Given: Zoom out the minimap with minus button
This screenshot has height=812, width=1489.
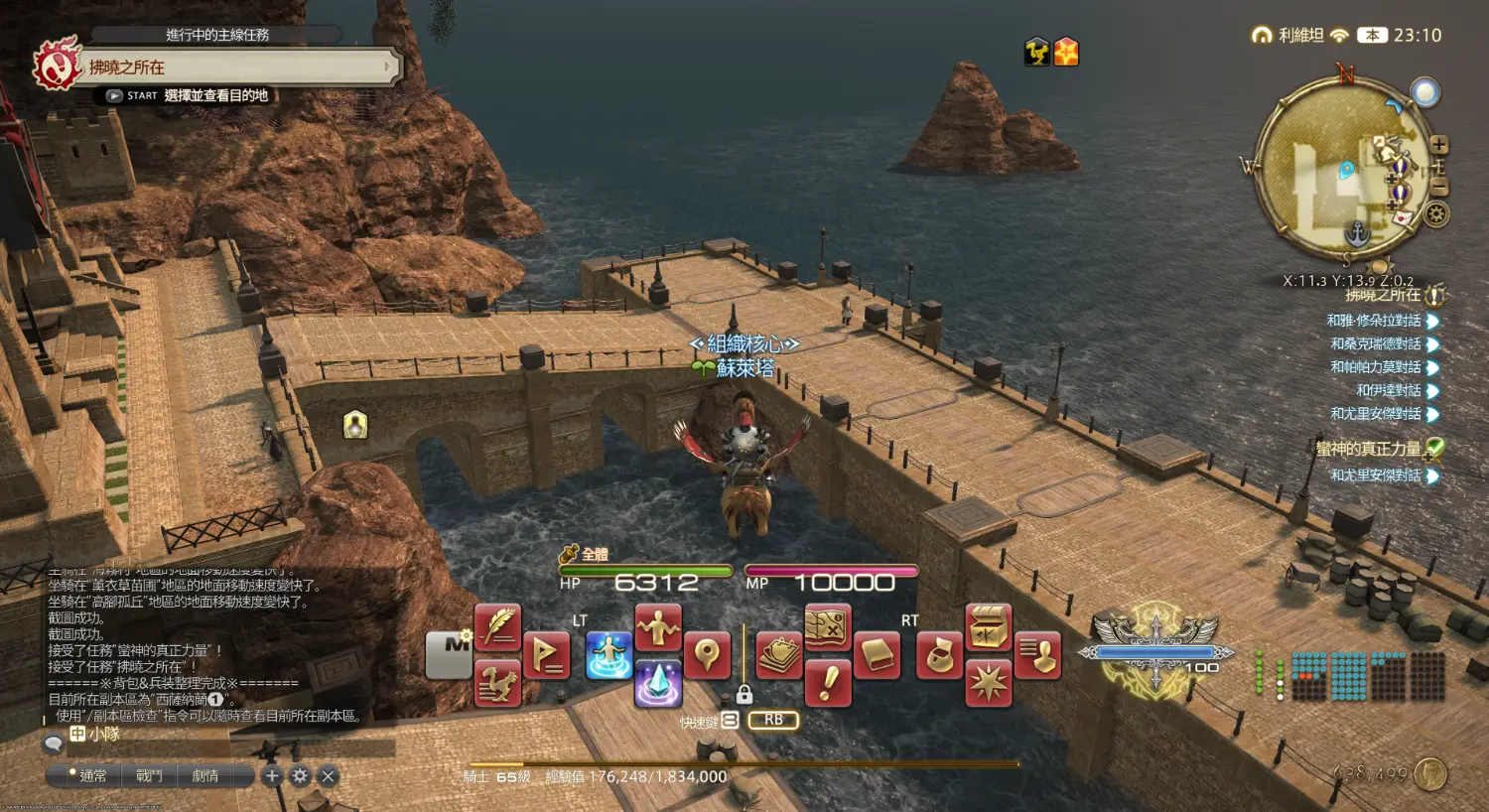Looking at the screenshot, I should [x=1439, y=187].
